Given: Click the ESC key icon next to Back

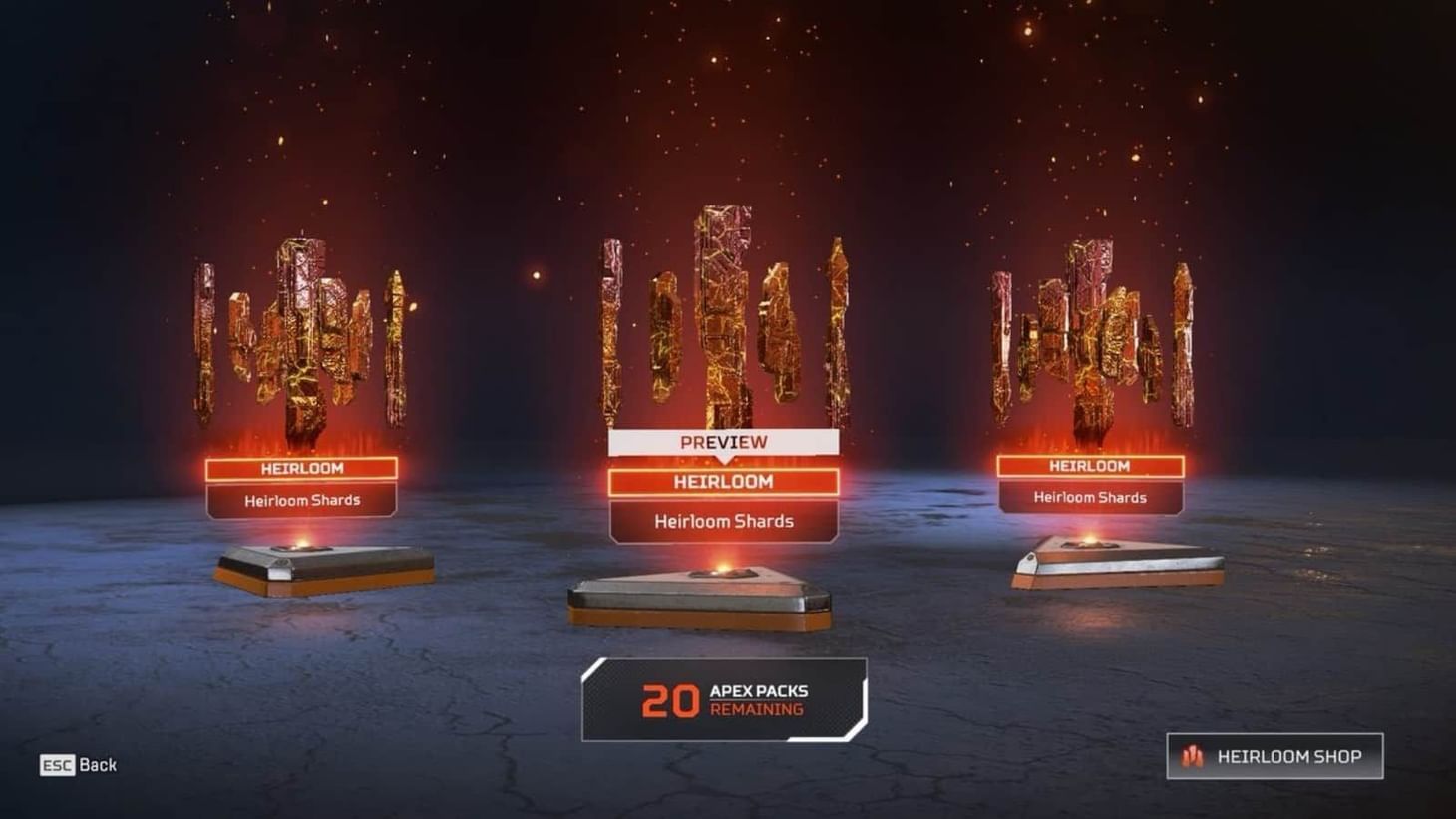Looking at the screenshot, I should coord(57,765).
